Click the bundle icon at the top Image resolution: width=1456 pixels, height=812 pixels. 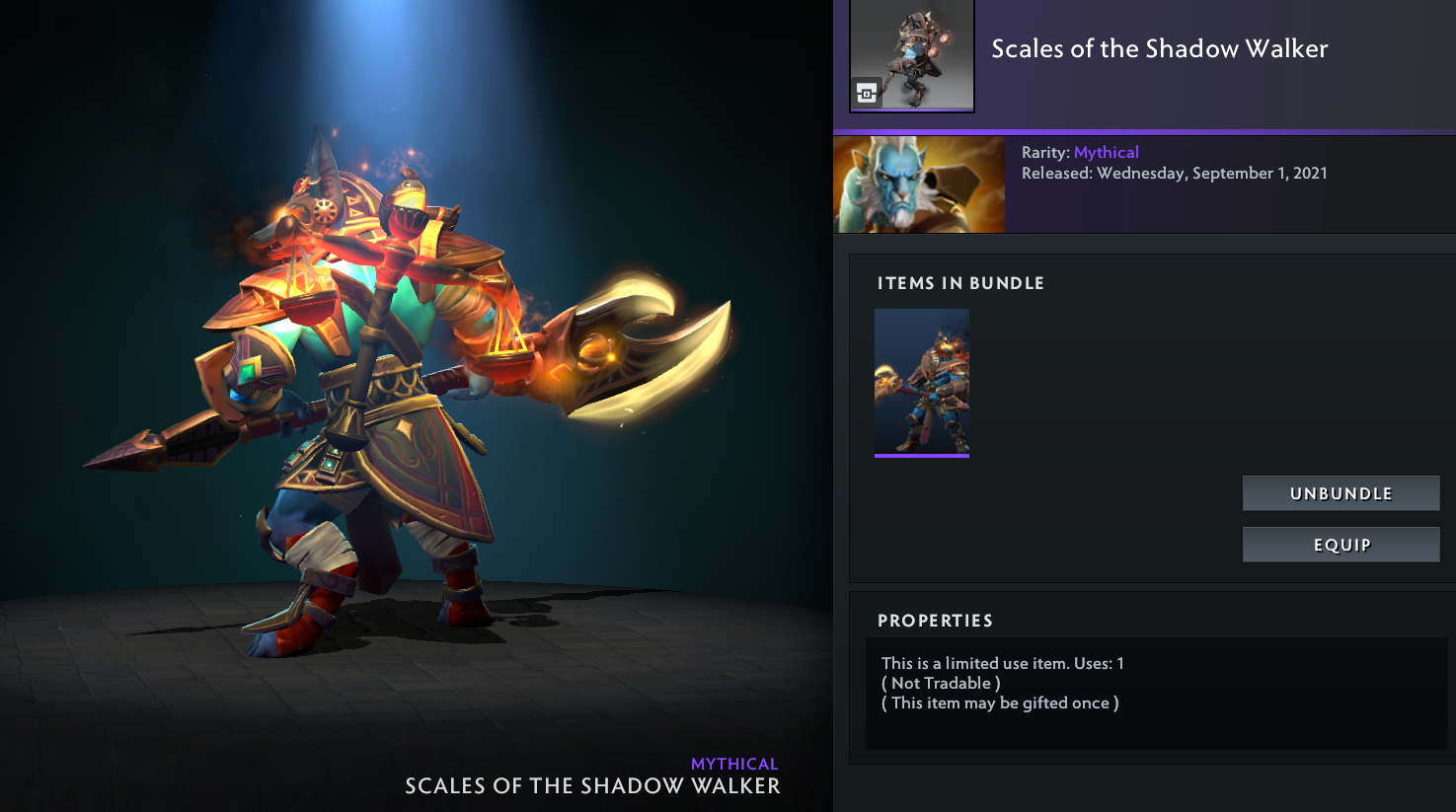coord(911,55)
